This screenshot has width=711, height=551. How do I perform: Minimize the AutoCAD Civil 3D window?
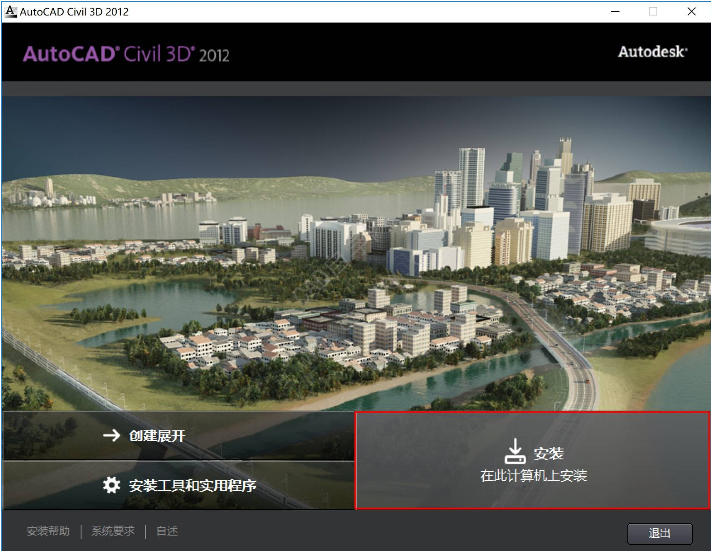[617, 11]
